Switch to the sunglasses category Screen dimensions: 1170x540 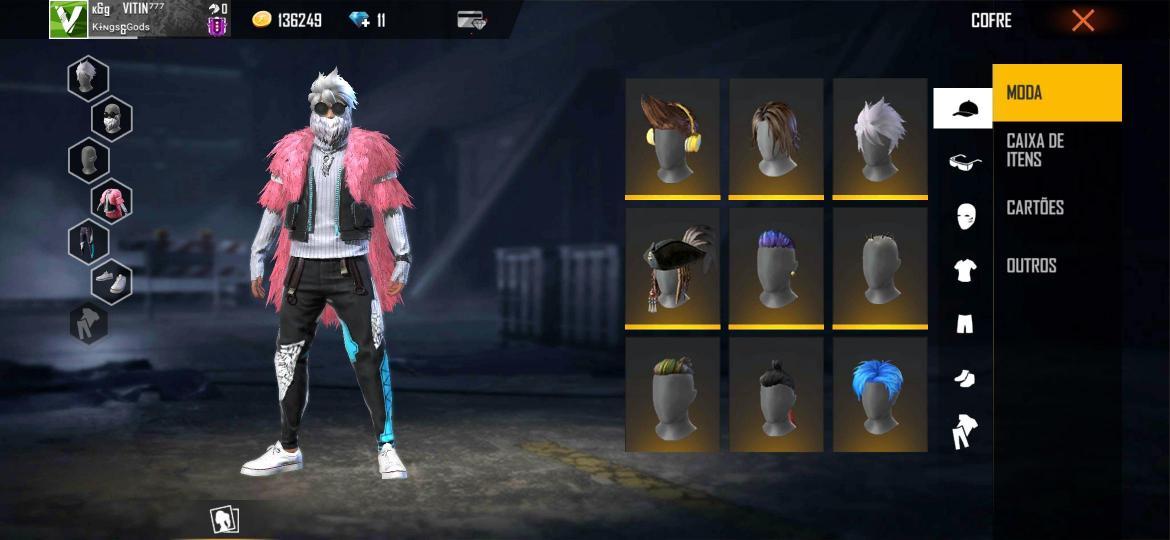[964, 162]
